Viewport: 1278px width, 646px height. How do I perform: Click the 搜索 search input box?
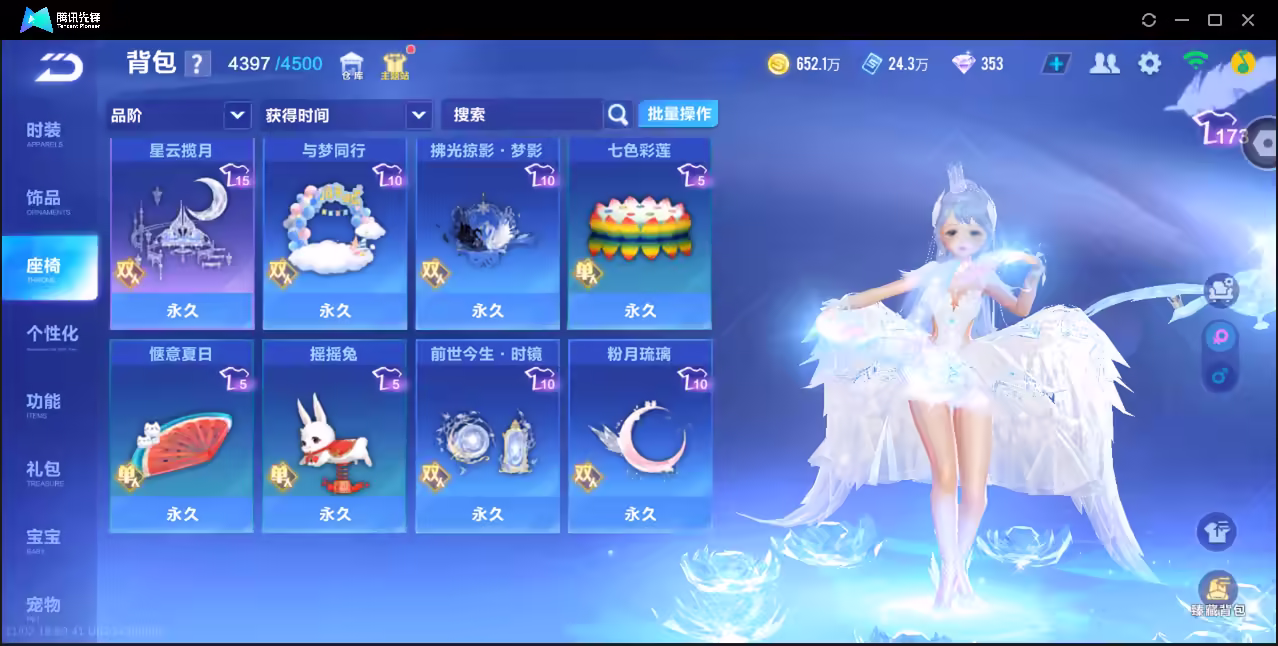520,115
